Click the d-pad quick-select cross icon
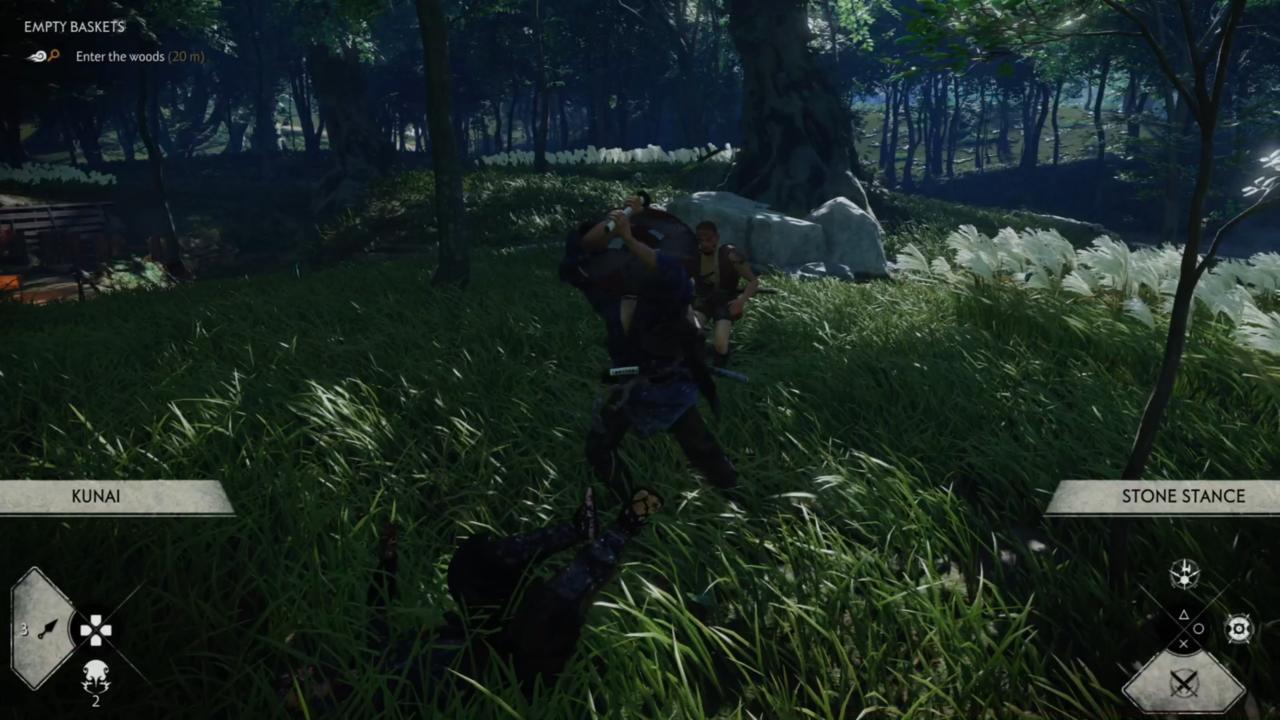 click(x=95, y=630)
